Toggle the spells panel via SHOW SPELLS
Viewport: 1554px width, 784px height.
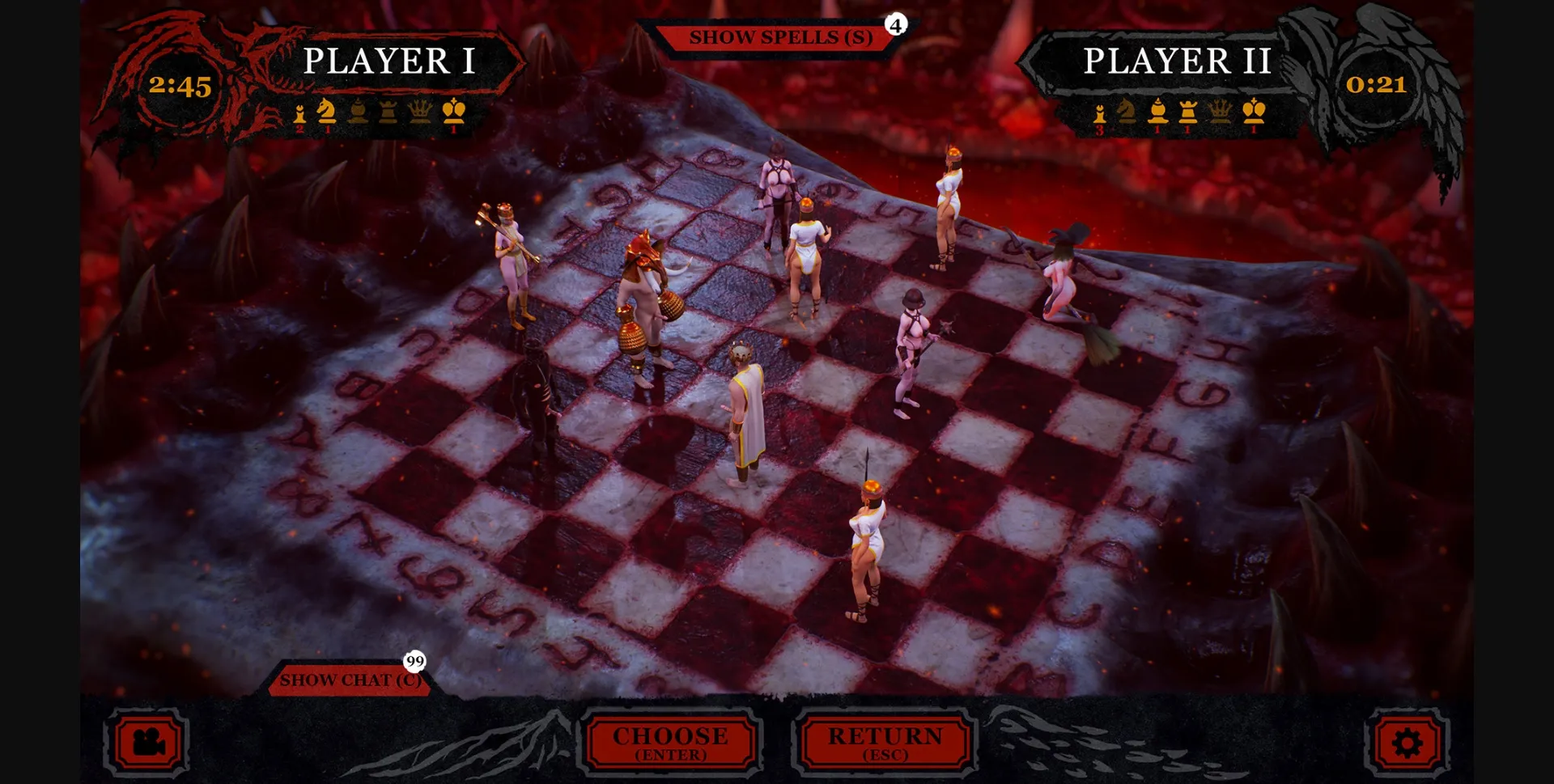click(x=779, y=36)
